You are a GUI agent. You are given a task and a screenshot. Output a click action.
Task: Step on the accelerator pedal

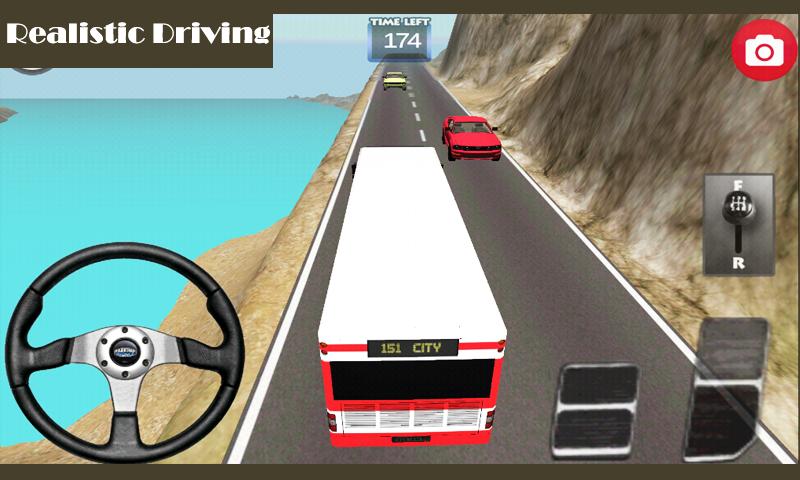coord(727,390)
